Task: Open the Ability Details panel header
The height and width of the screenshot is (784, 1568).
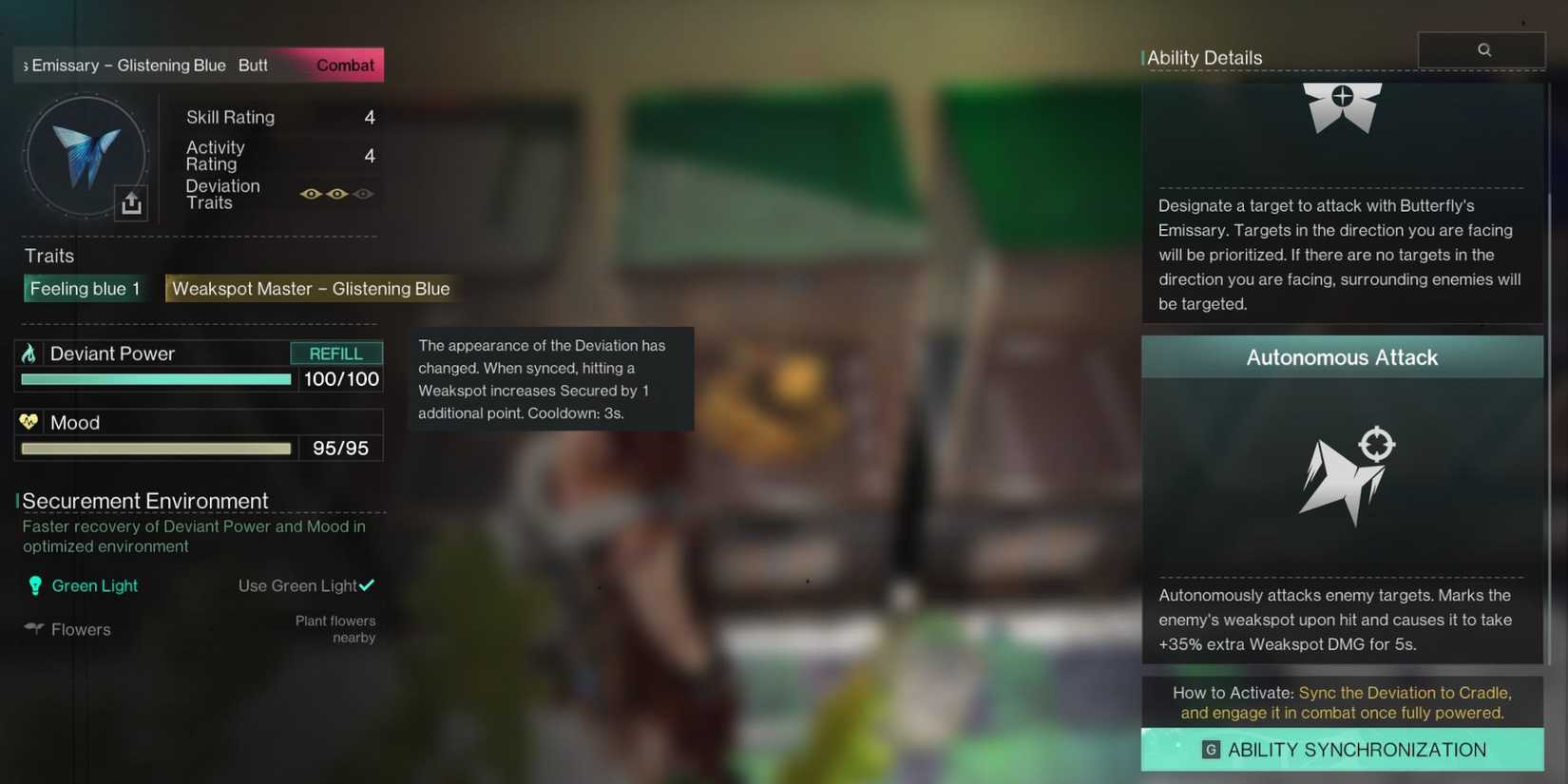Action: [x=1205, y=57]
